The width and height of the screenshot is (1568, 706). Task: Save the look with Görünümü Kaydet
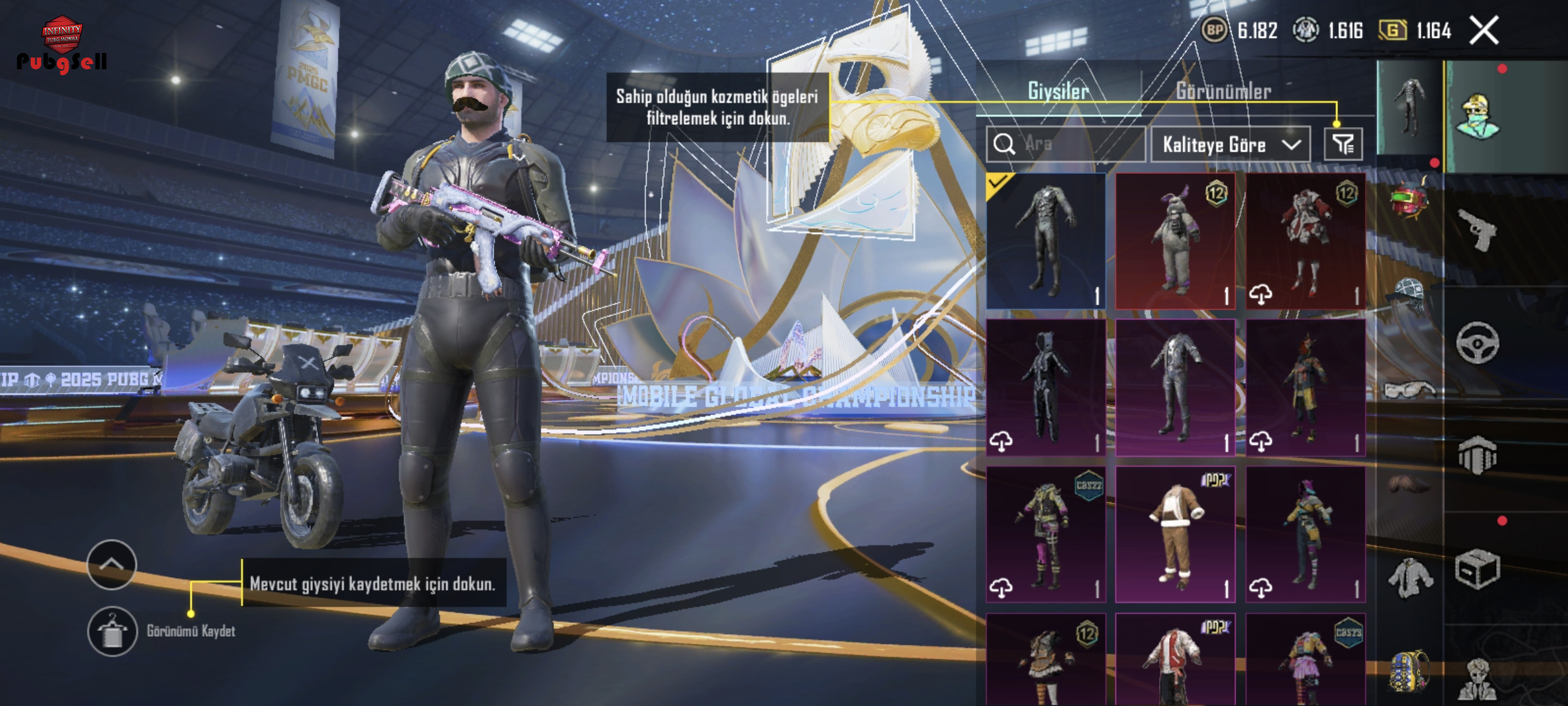112,631
